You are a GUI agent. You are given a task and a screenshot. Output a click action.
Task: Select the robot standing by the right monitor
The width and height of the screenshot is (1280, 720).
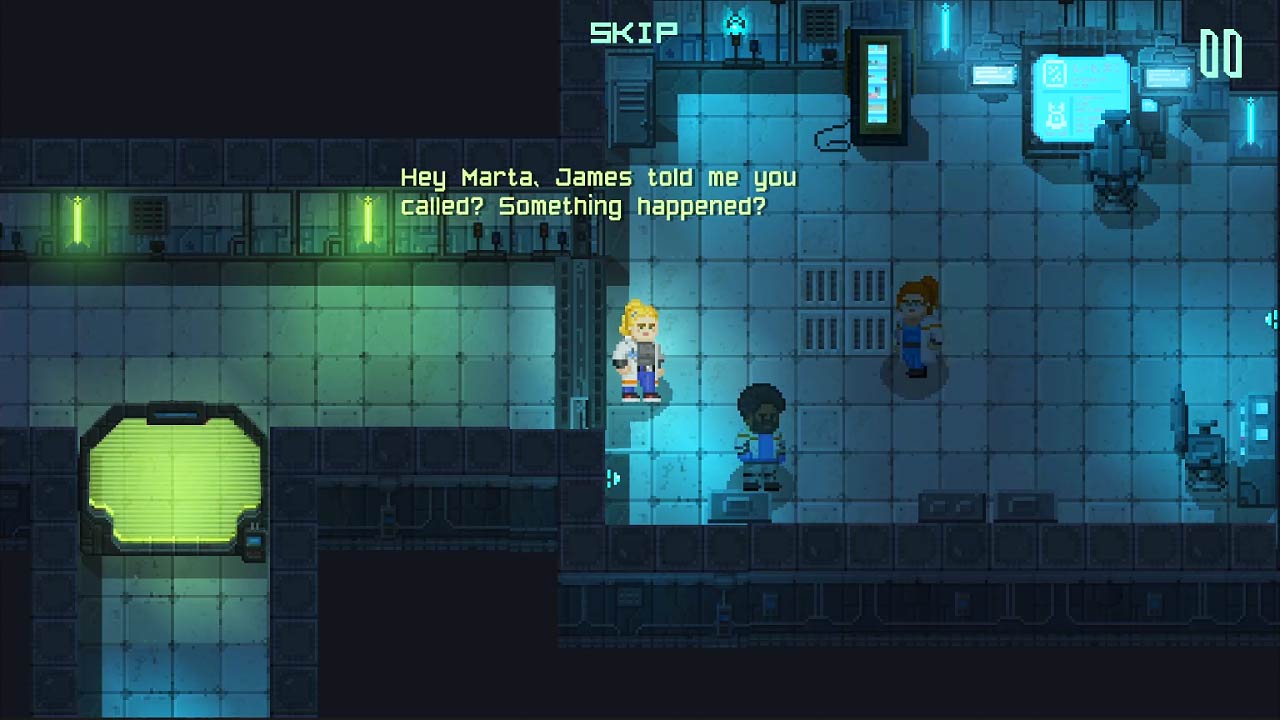(x=1115, y=150)
